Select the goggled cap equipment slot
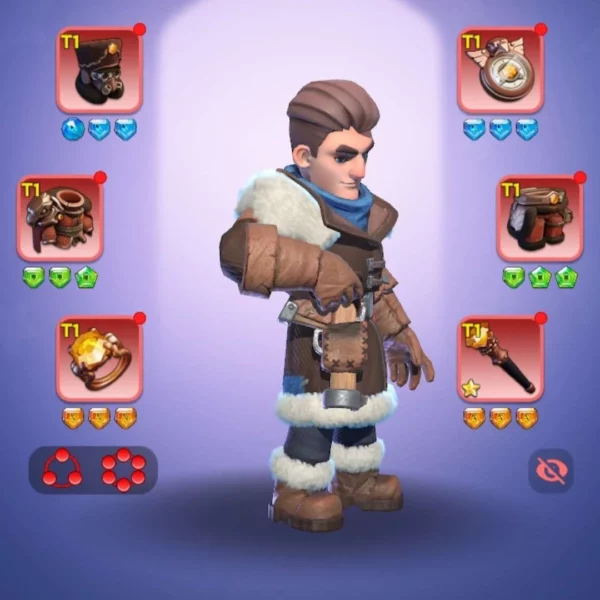The image size is (600, 600). coord(99,70)
